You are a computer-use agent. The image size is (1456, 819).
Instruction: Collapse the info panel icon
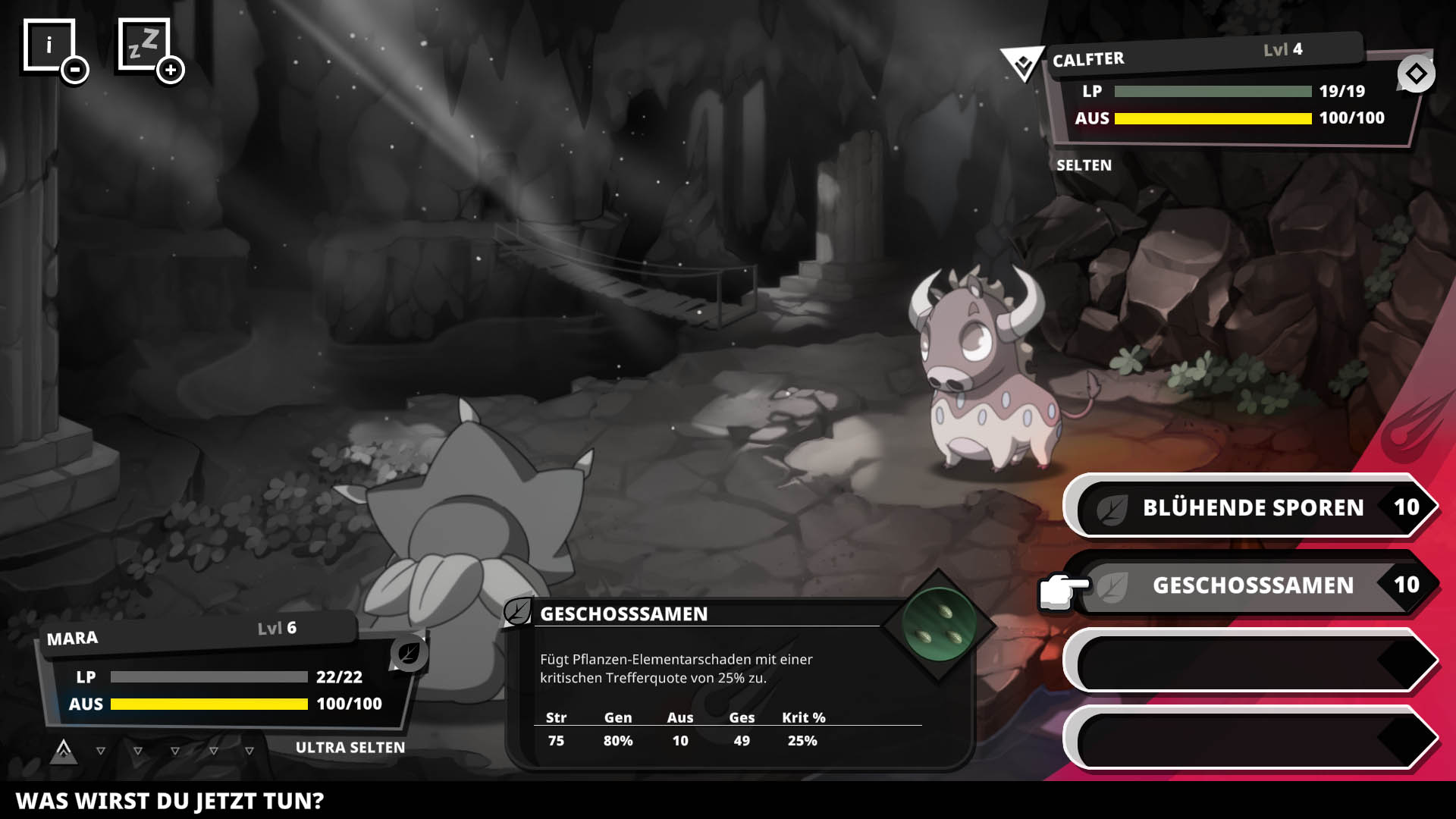(74, 70)
